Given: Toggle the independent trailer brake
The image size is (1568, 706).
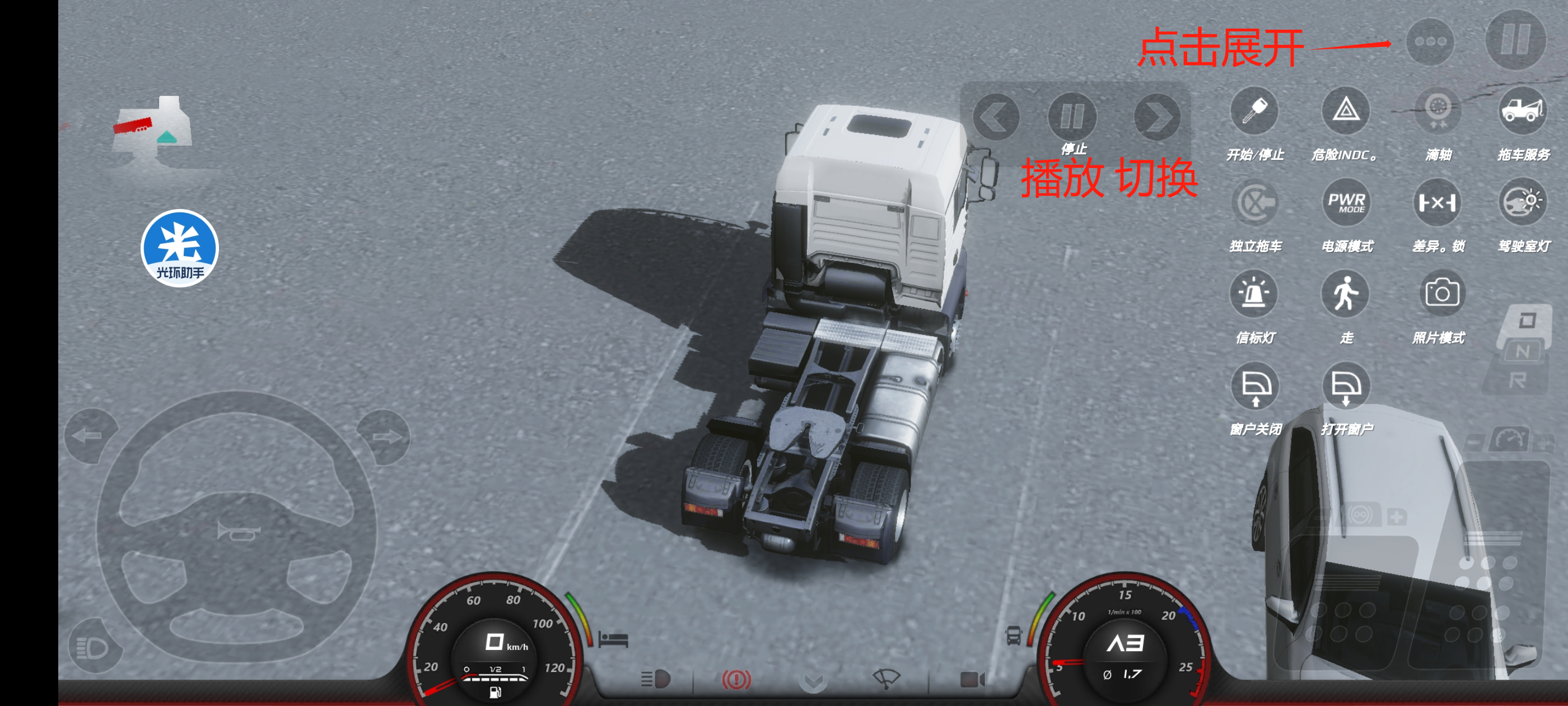Looking at the screenshot, I should (x=1254, y=203).
